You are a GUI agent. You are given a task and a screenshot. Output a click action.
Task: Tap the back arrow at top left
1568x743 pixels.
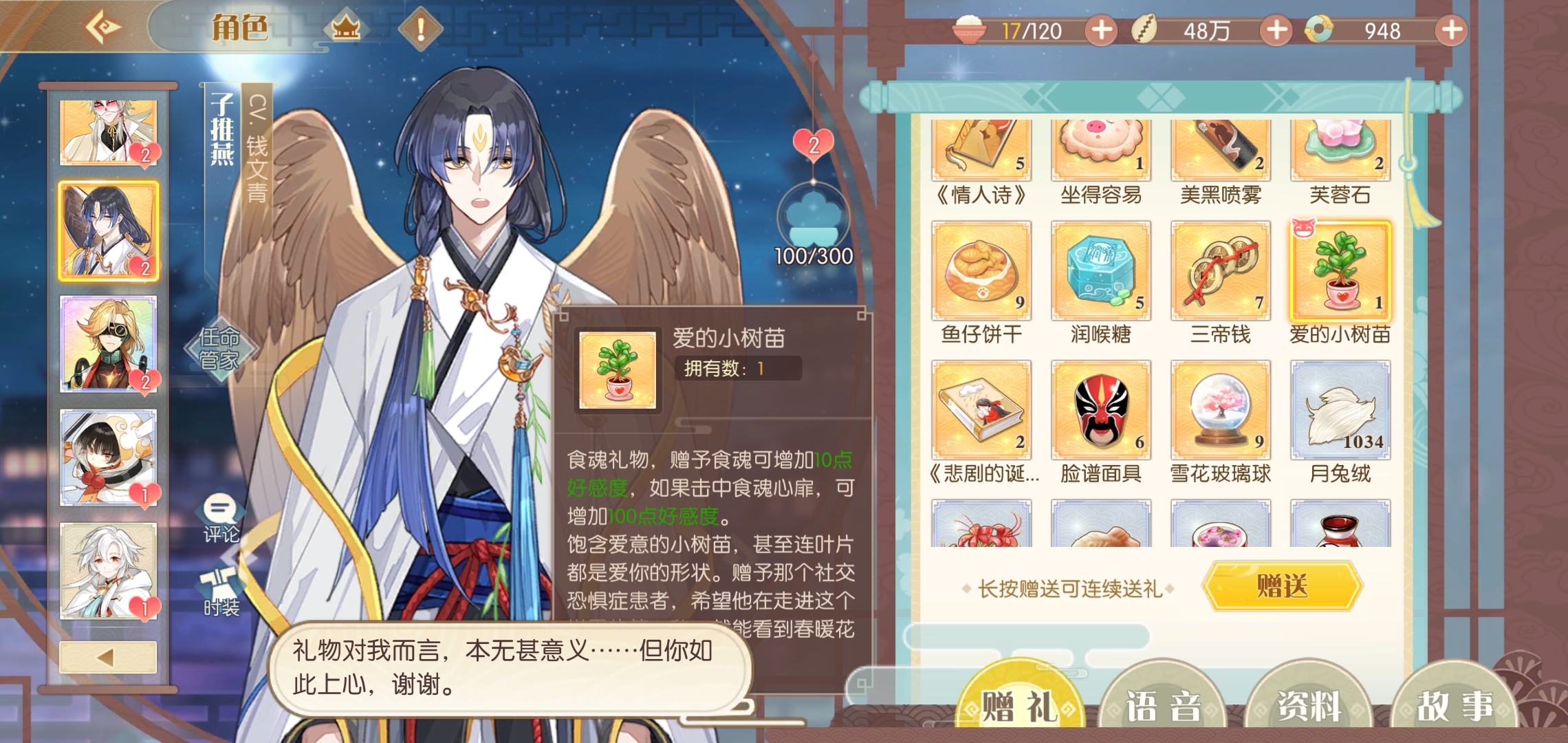pos(105,28)
